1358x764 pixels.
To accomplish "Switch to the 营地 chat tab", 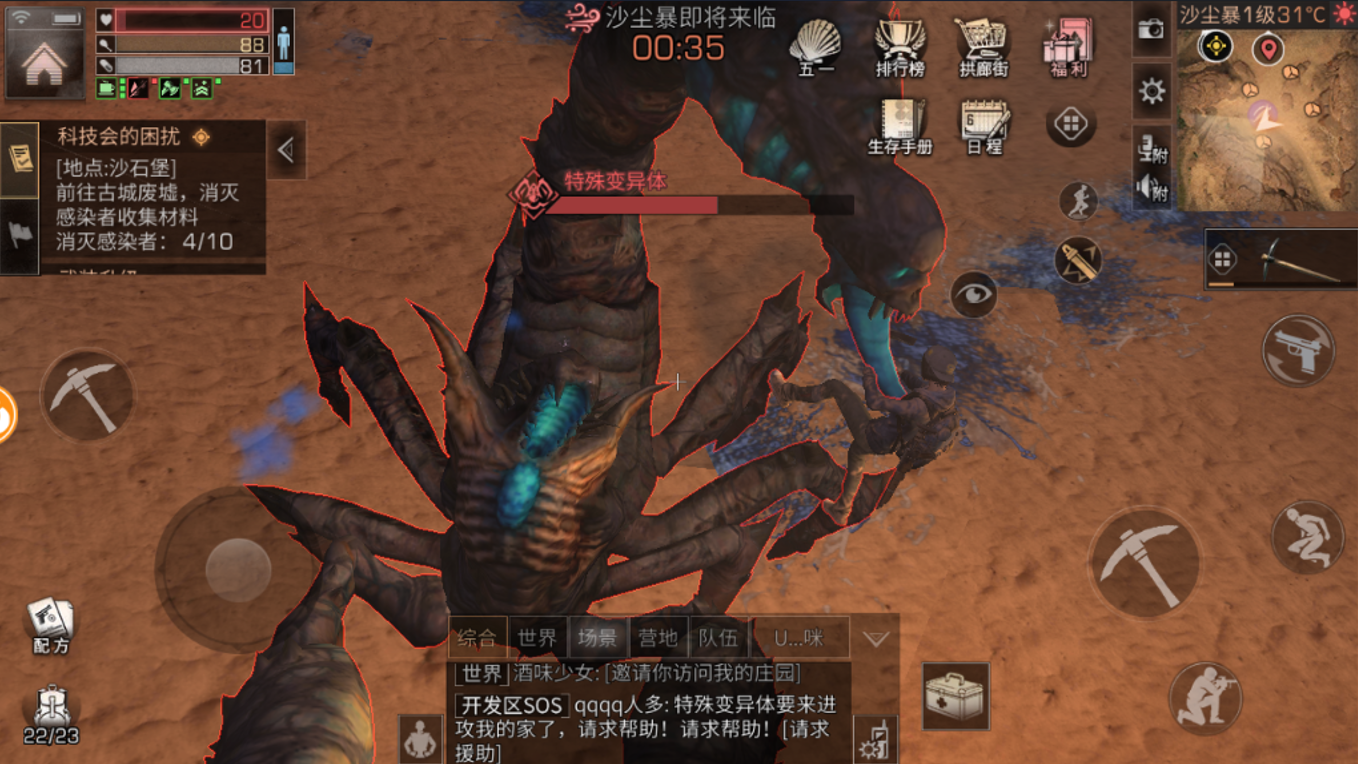I will tap(657, 637).
